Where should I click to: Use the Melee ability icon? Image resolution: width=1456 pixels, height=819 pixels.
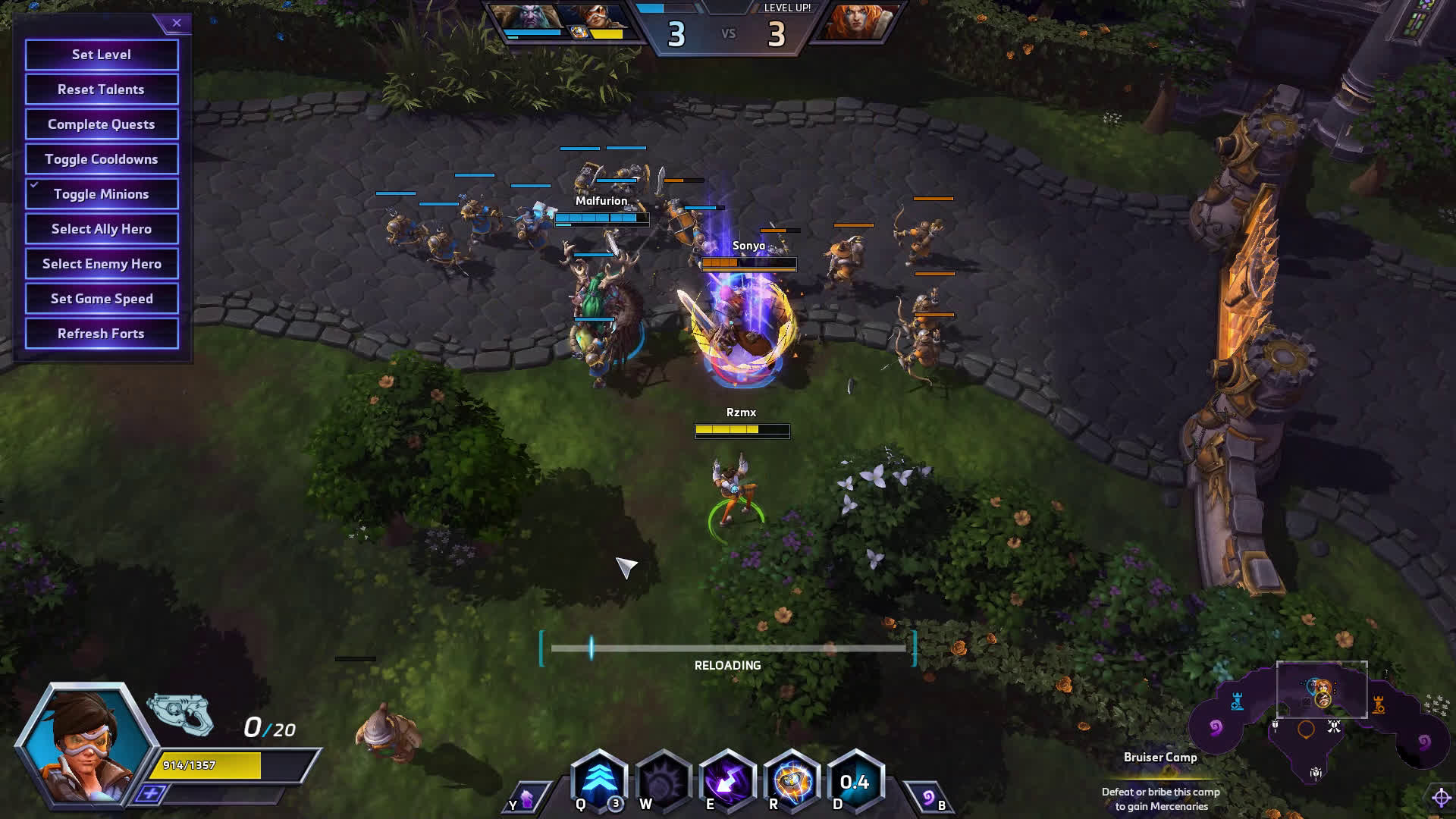[663, 781]
